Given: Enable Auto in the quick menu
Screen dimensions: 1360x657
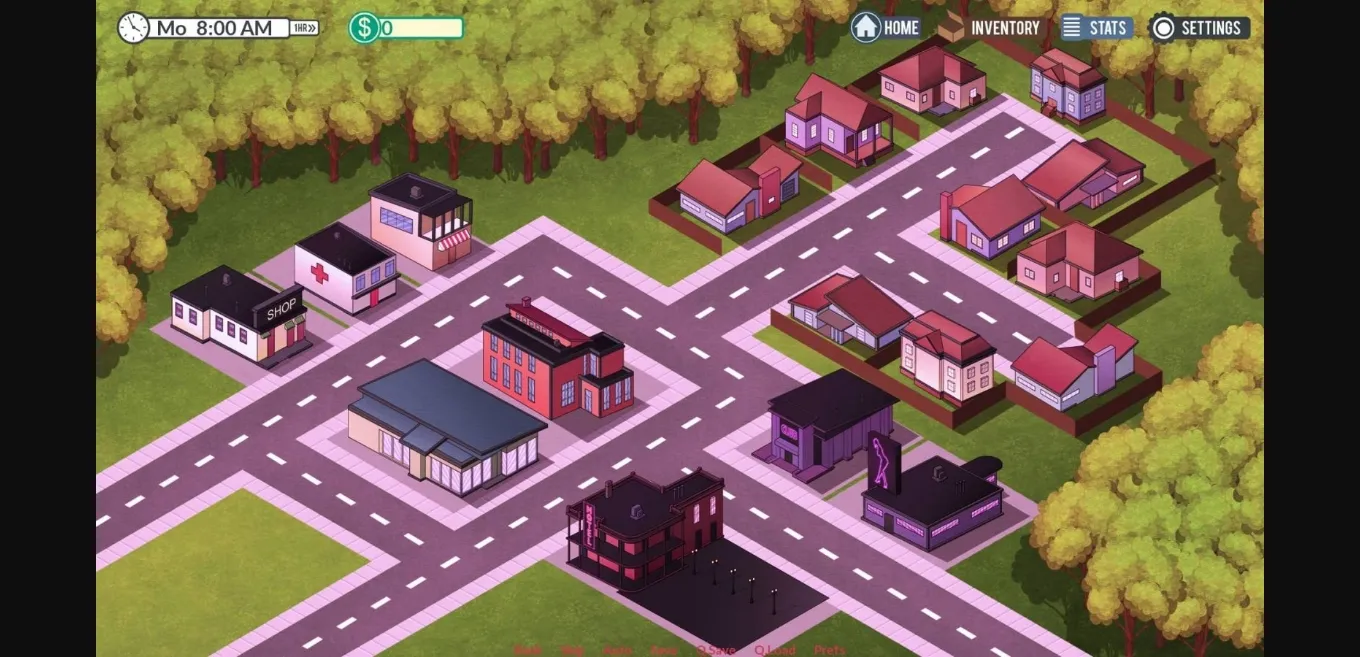Looking at the screenshot, I should point(617,650).
